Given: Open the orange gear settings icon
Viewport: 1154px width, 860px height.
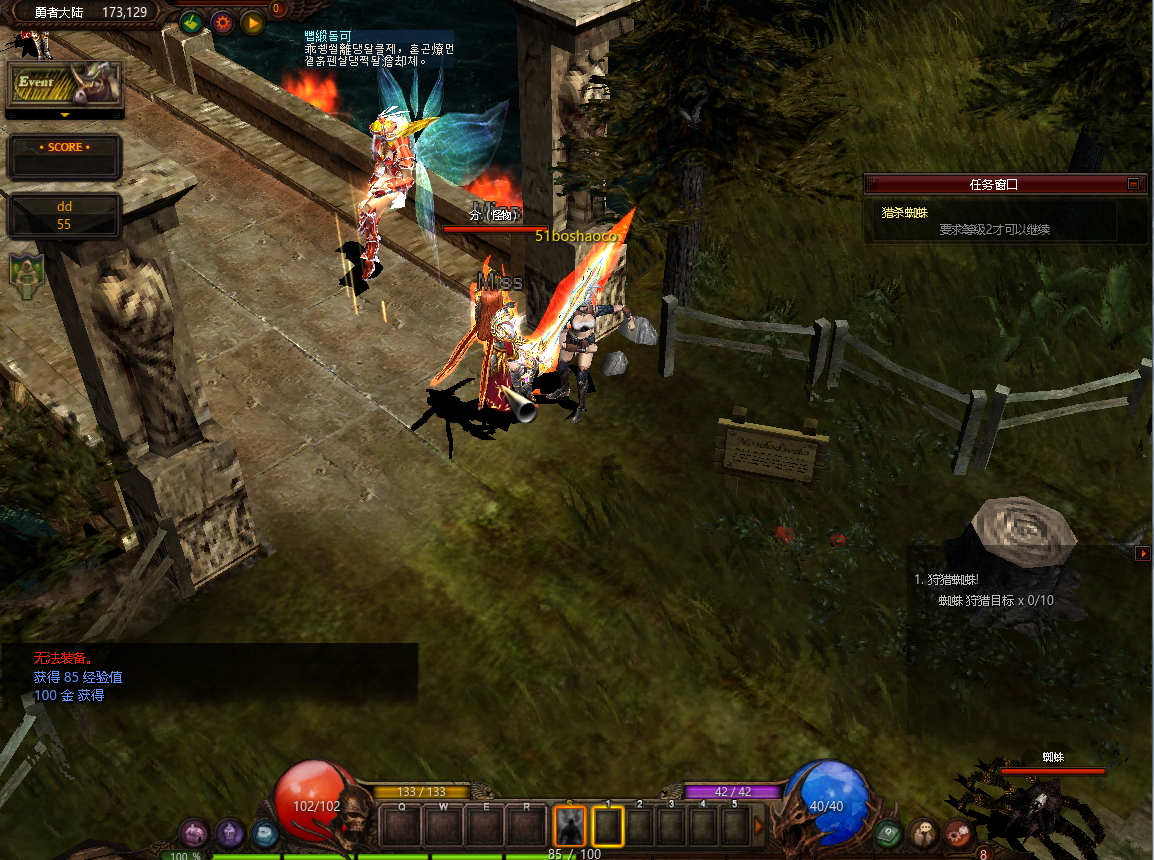Looking at the screenshot, I should (x=222, y=21).
